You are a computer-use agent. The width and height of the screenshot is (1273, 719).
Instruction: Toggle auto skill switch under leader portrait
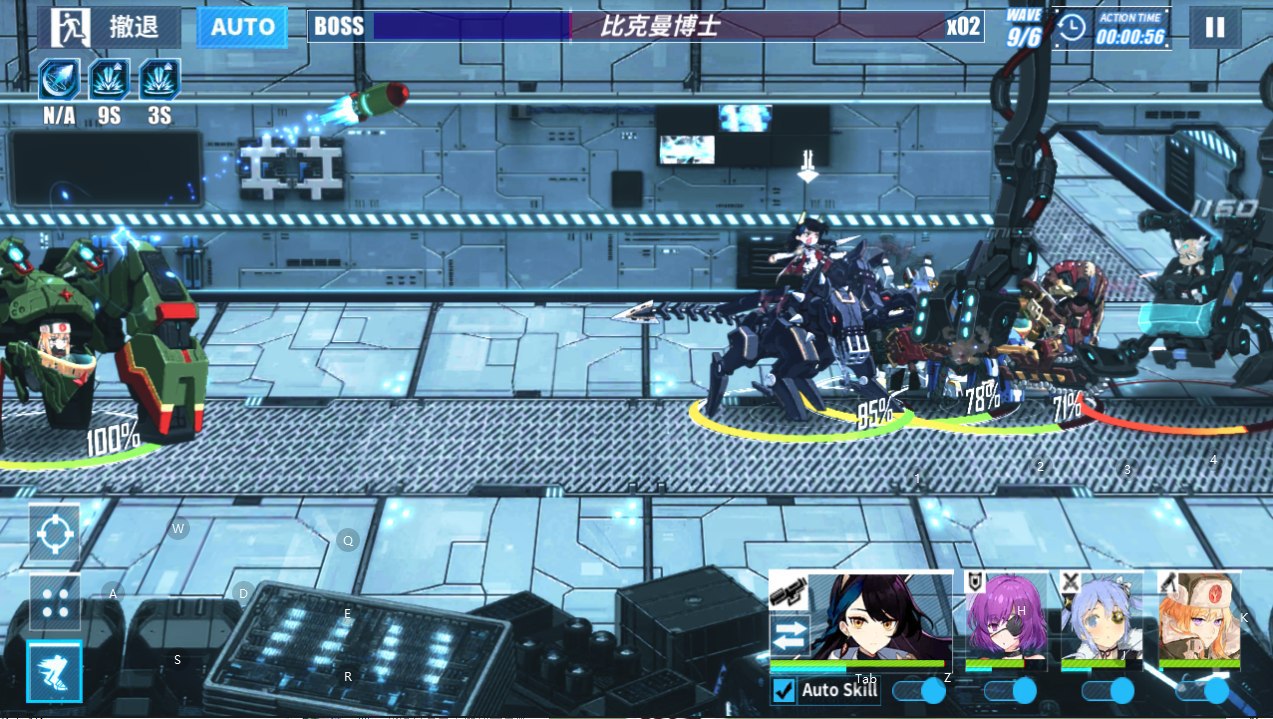point(920,691)
